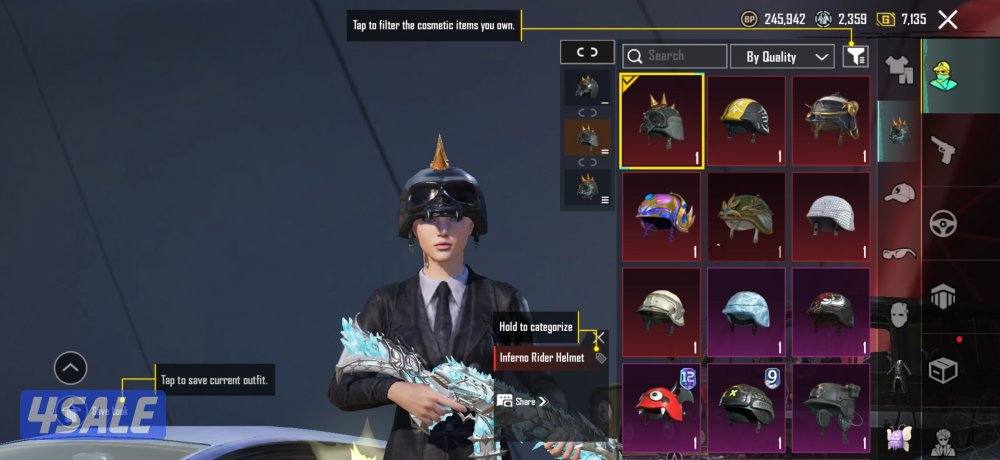Show the cap headwear subcategory
Screen dimensions: 1000x460
(x=900, y=192)
